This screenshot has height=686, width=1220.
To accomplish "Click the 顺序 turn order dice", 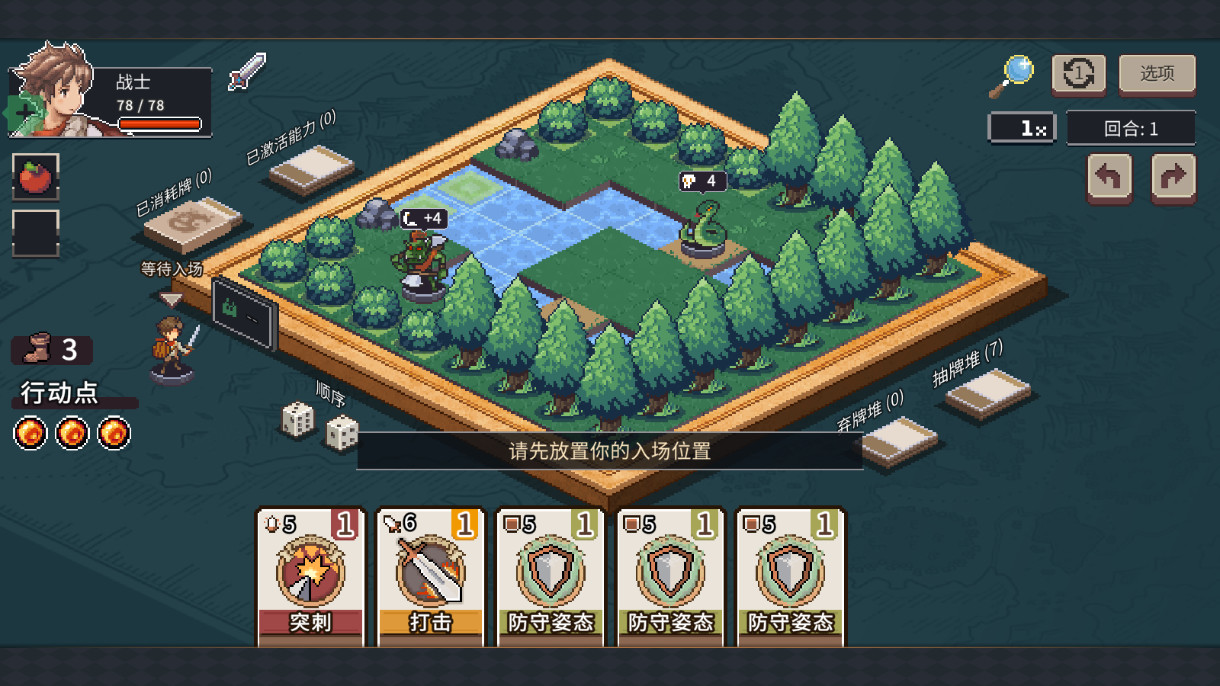I will pyautogui.click(x=320, y=425).
